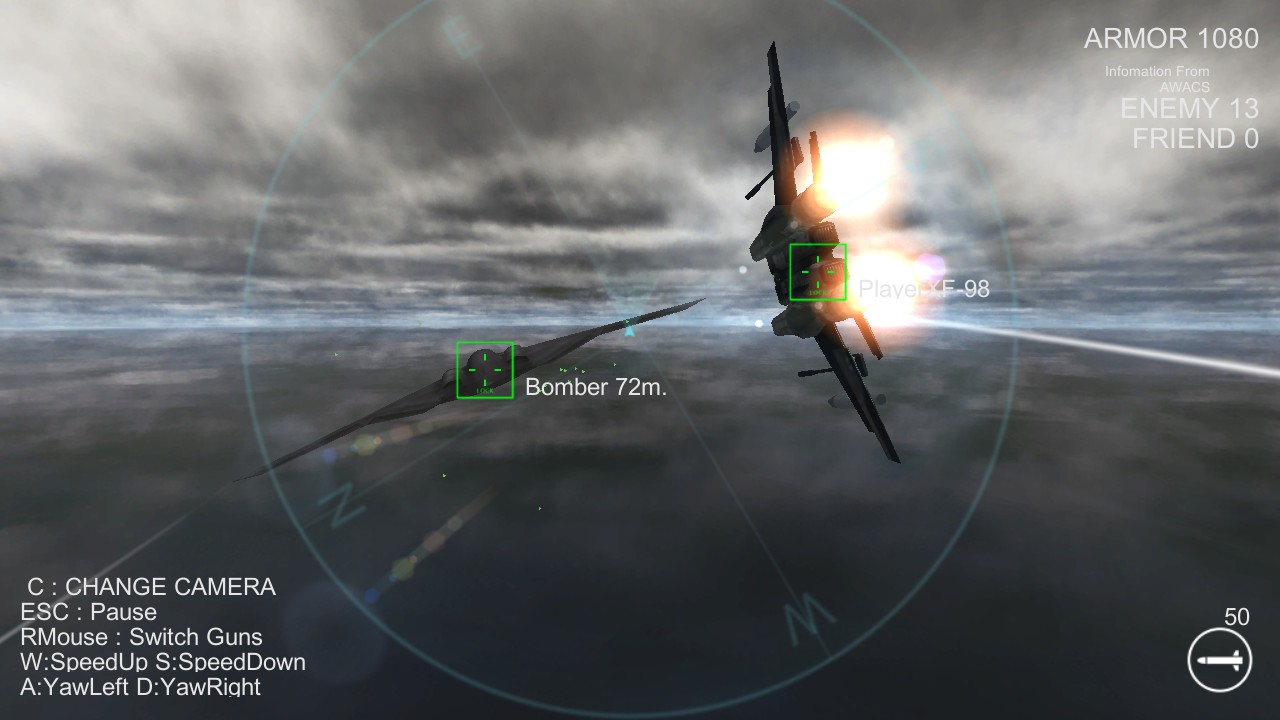
Task: Select the missile weapon icon
Action: click(1217, 659)
